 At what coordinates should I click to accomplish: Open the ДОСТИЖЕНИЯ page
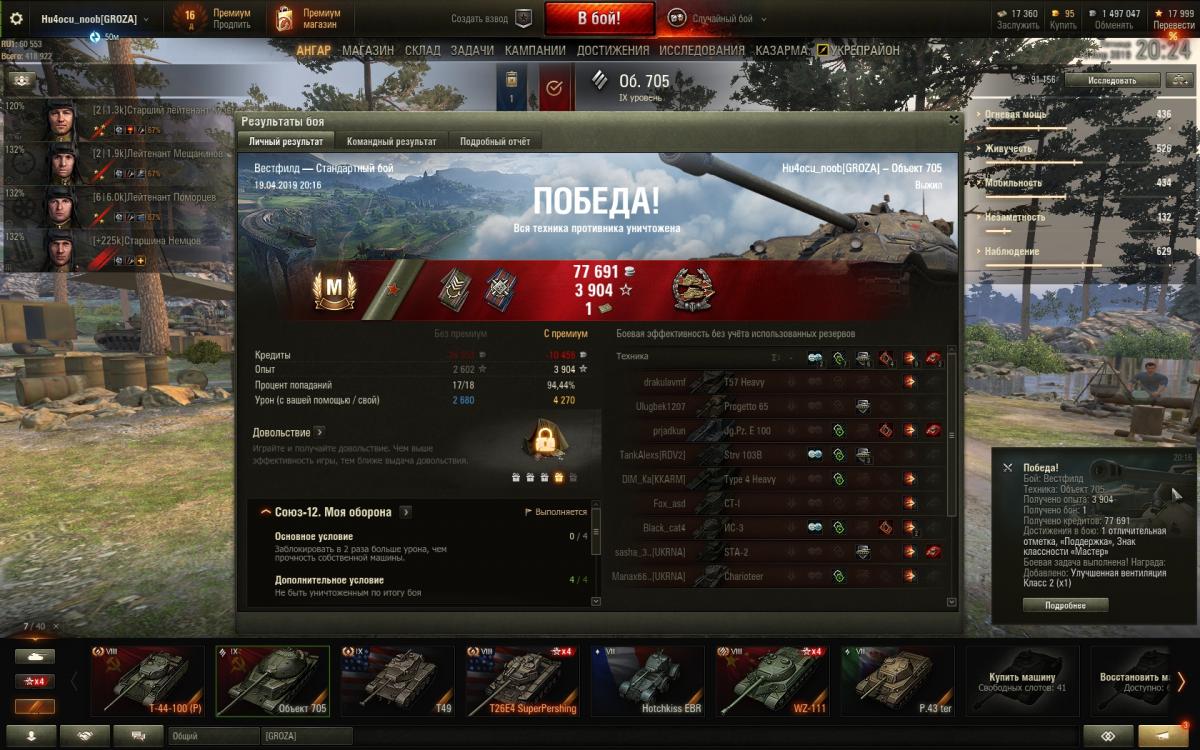[612, 50]
